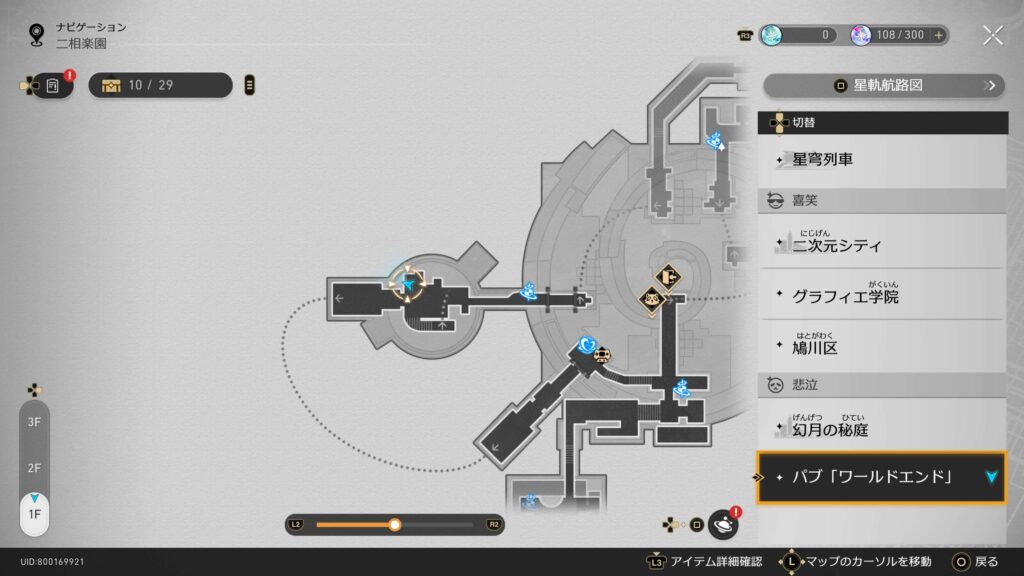Select the player position marker on map

click(409, 285)
